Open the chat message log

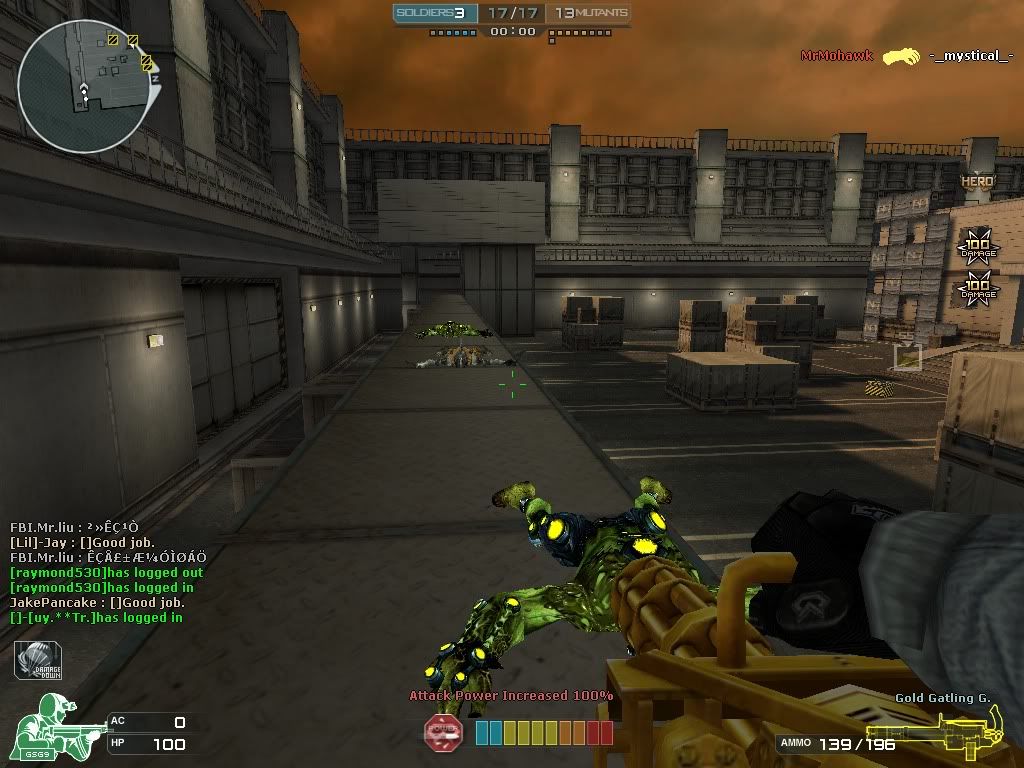coord(108,572)
